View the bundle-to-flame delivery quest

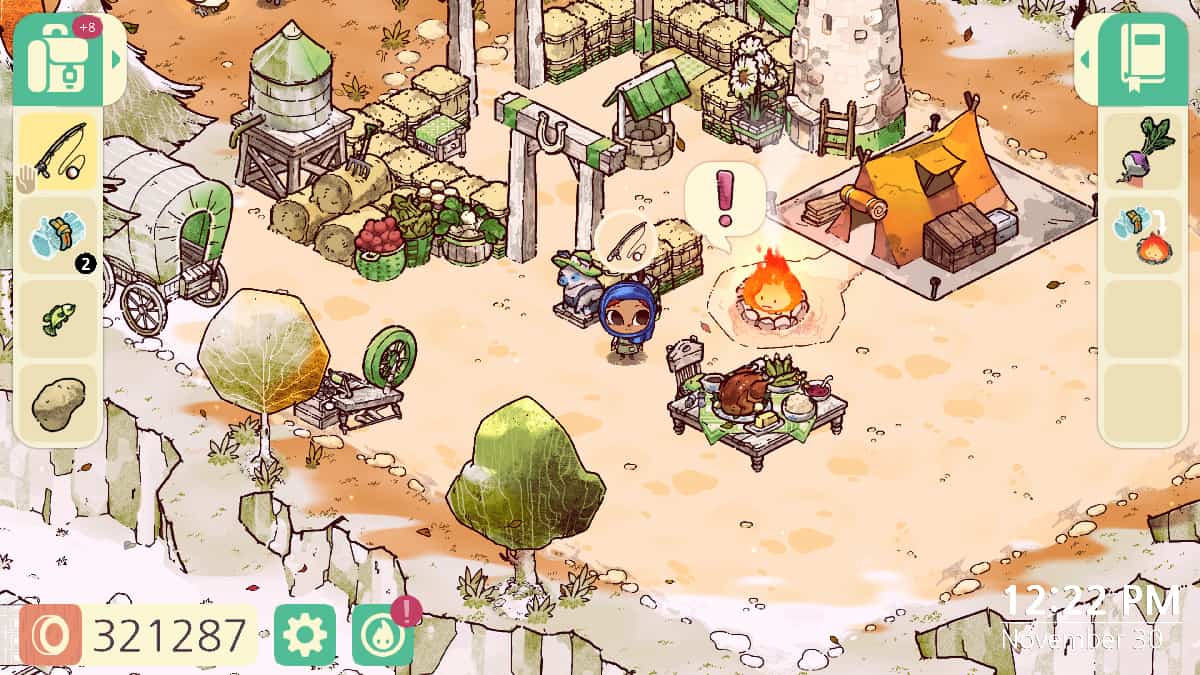1142,236
